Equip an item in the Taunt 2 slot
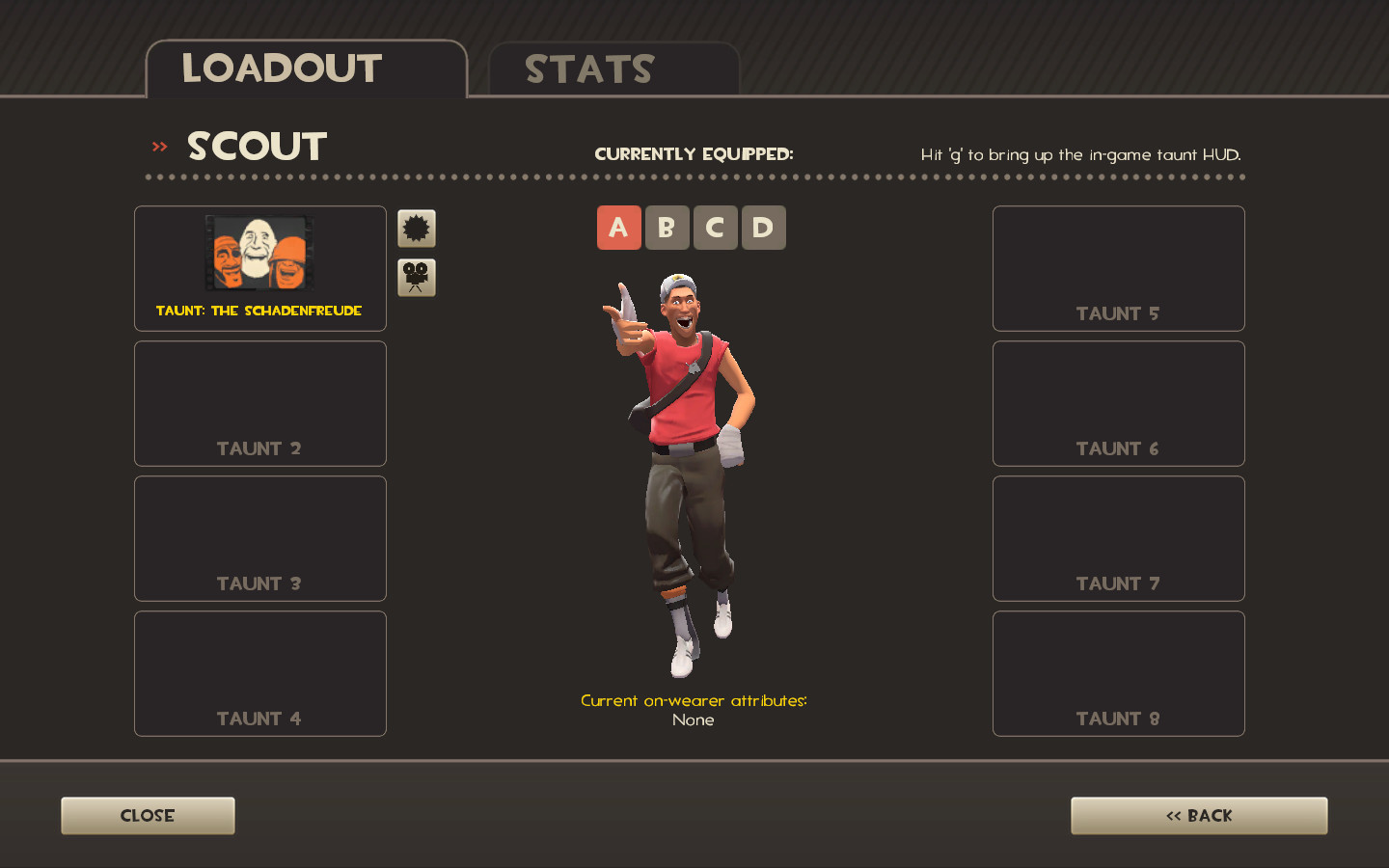The image size is (1389, 868). tap(259, 403)
